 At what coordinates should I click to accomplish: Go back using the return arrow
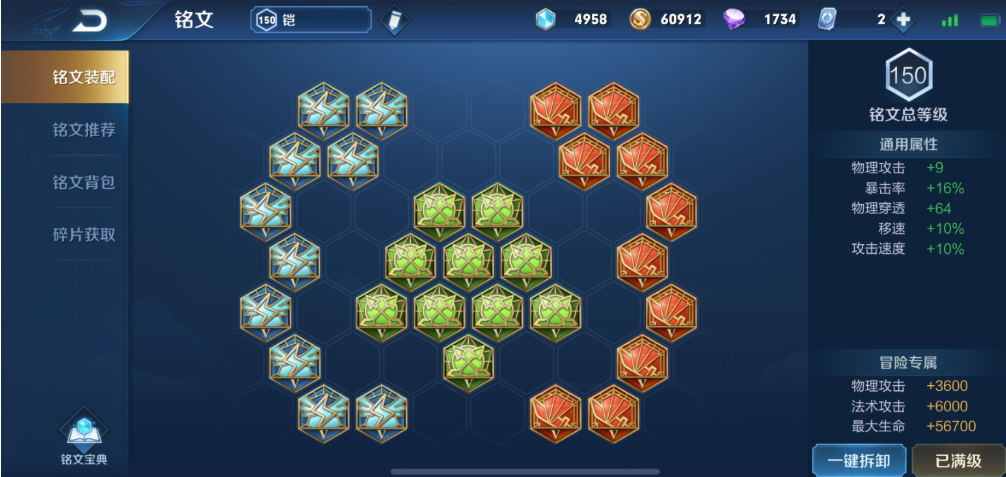[89, 20]
